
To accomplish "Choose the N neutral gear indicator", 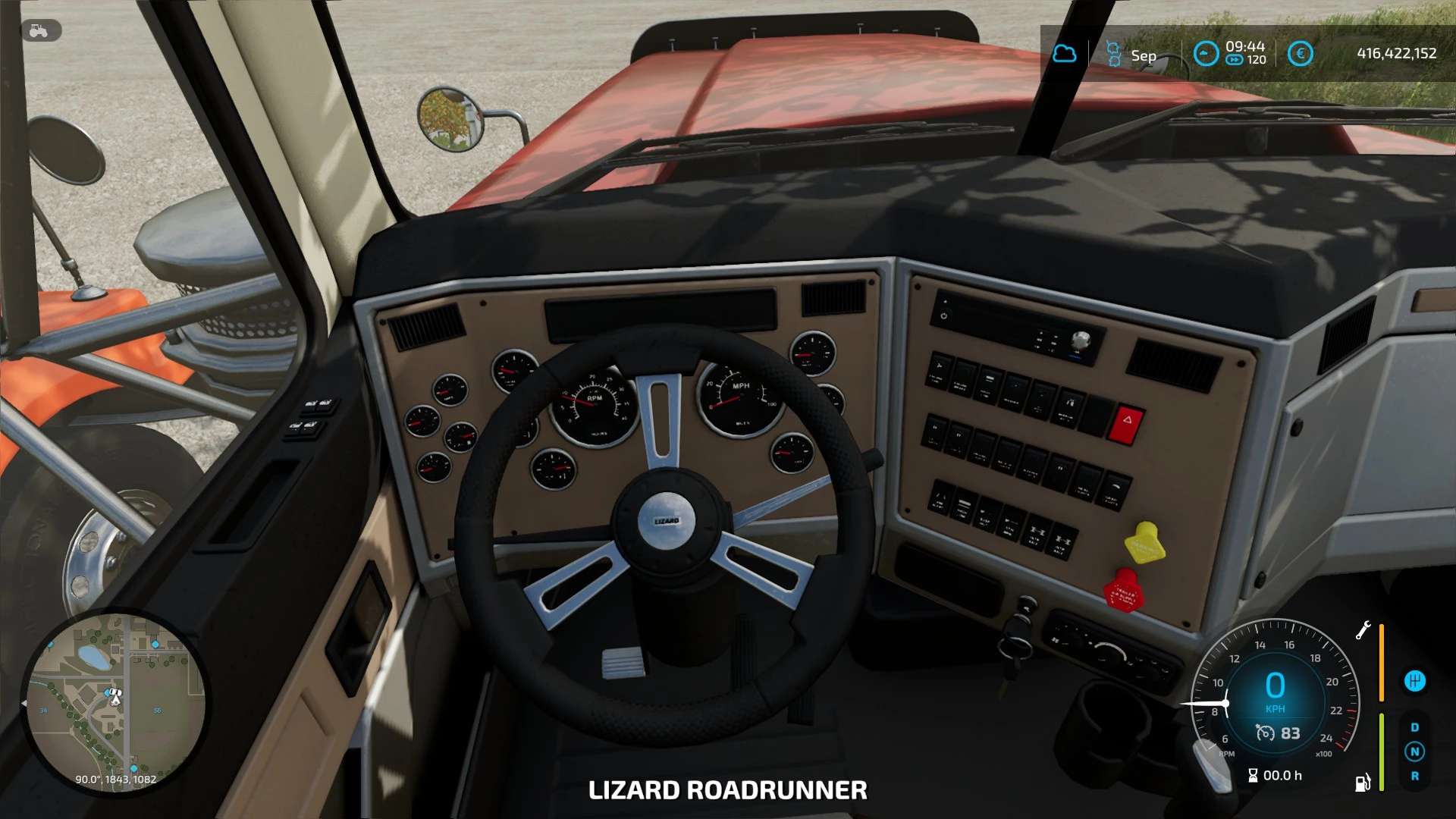I will (x=1414, y=752).
